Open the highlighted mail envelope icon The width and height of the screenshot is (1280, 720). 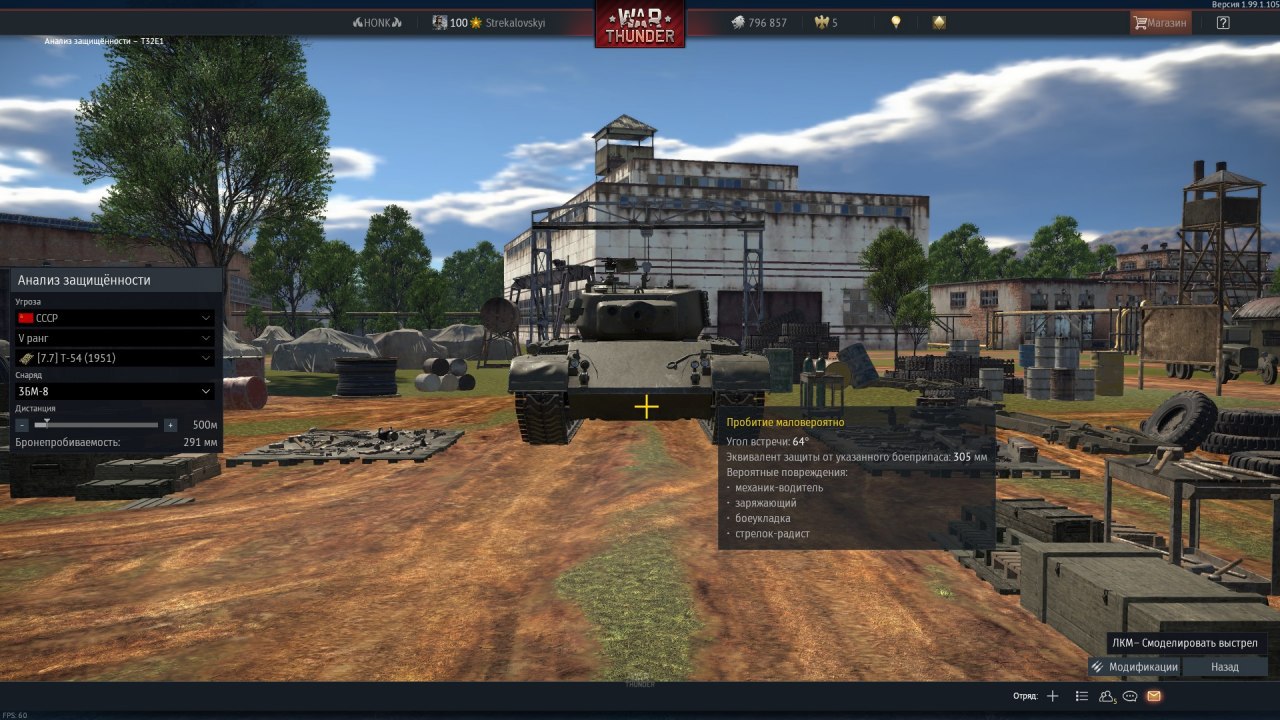tap(1154, 696)
